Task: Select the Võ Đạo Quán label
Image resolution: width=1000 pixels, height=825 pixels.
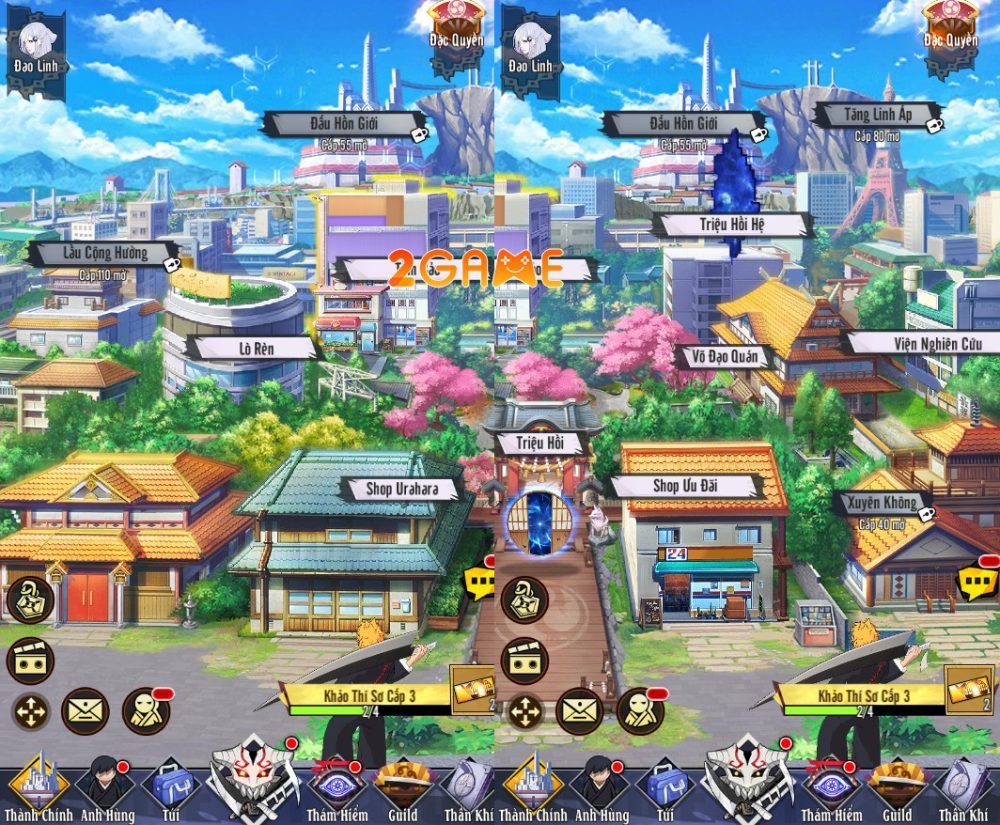Action: coord(721,356)
